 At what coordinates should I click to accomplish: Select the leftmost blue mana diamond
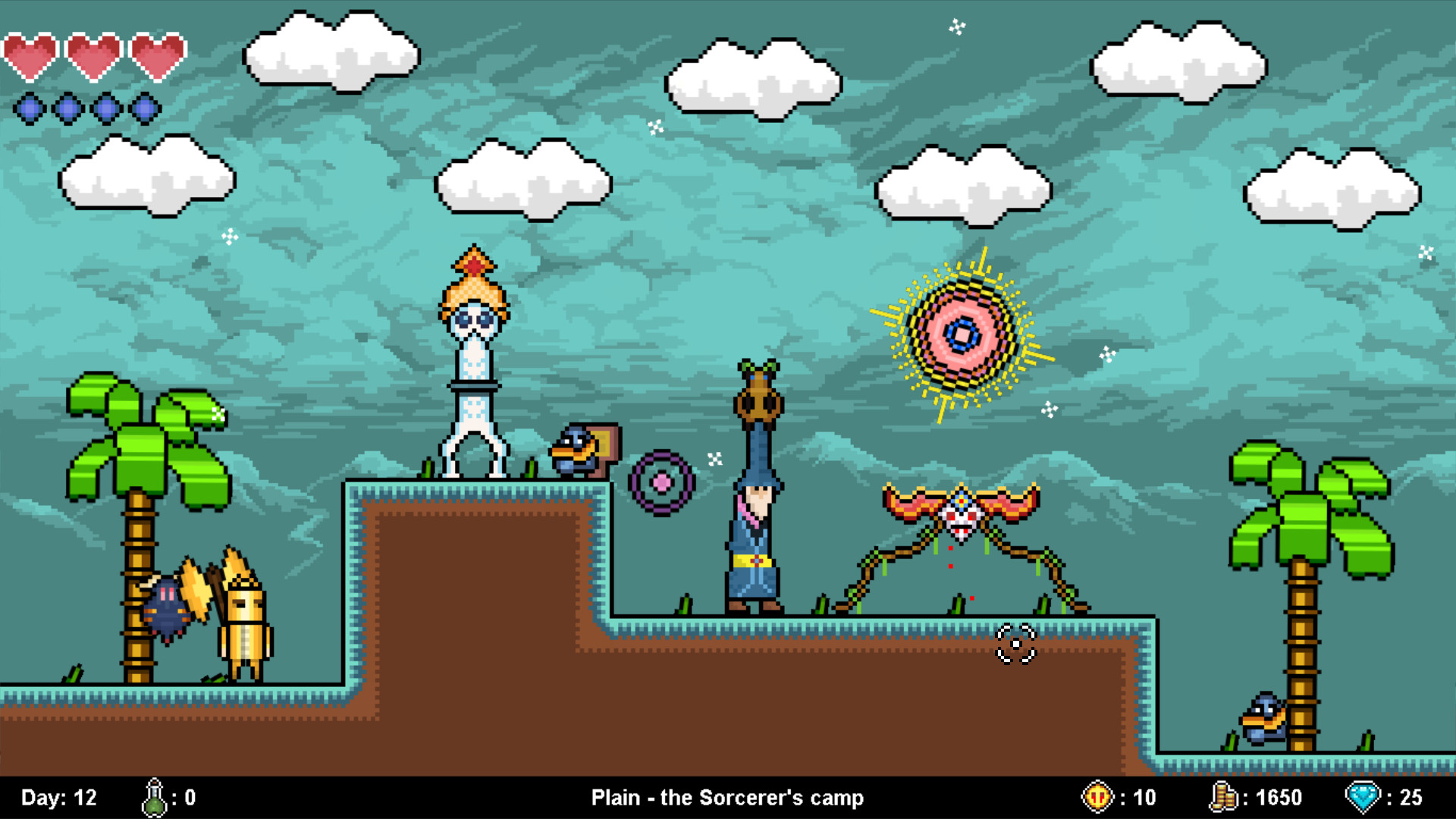(30, 108)
